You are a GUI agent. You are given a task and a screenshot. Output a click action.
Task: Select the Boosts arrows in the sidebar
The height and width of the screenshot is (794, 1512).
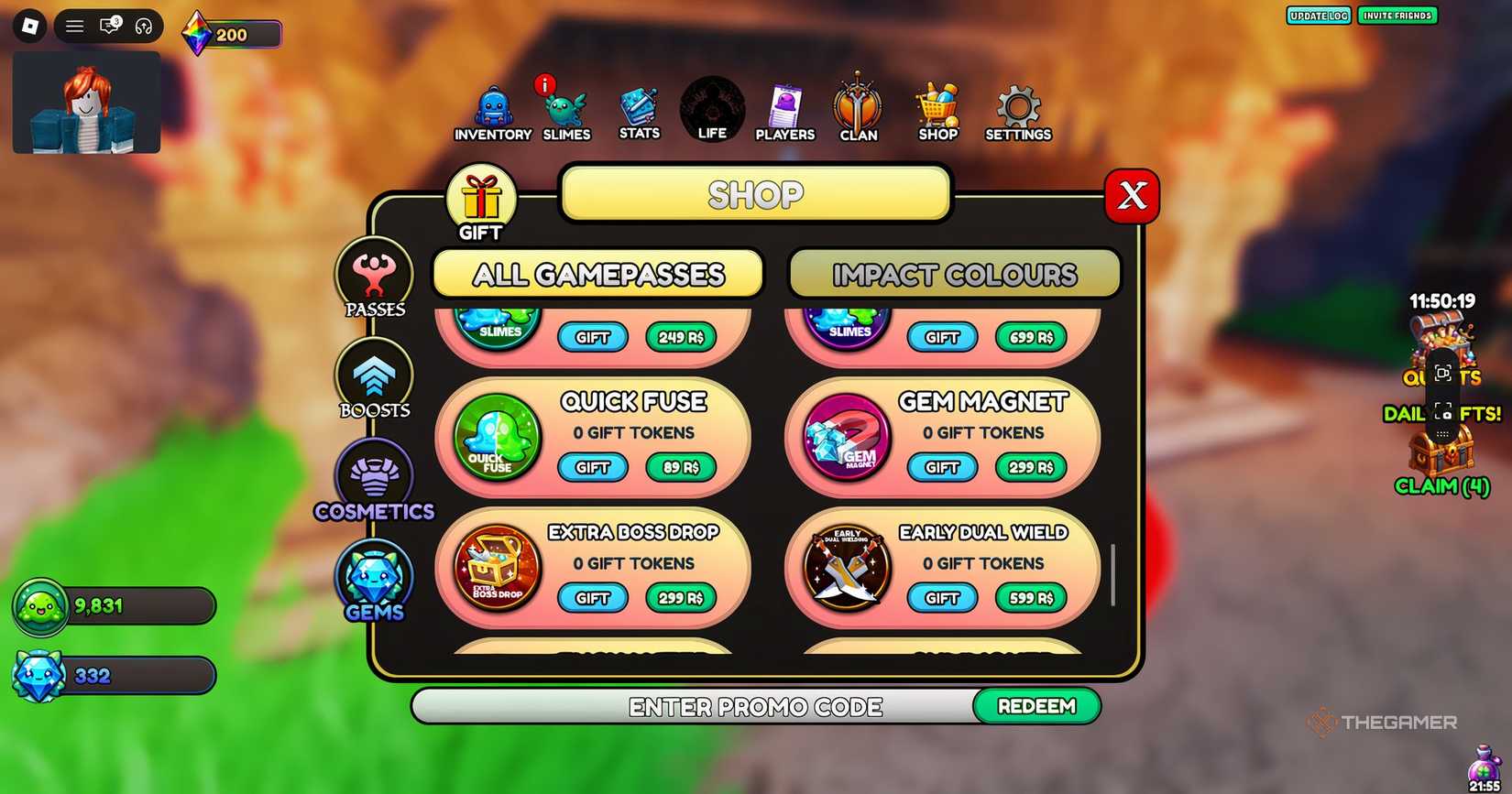point(374,375)
